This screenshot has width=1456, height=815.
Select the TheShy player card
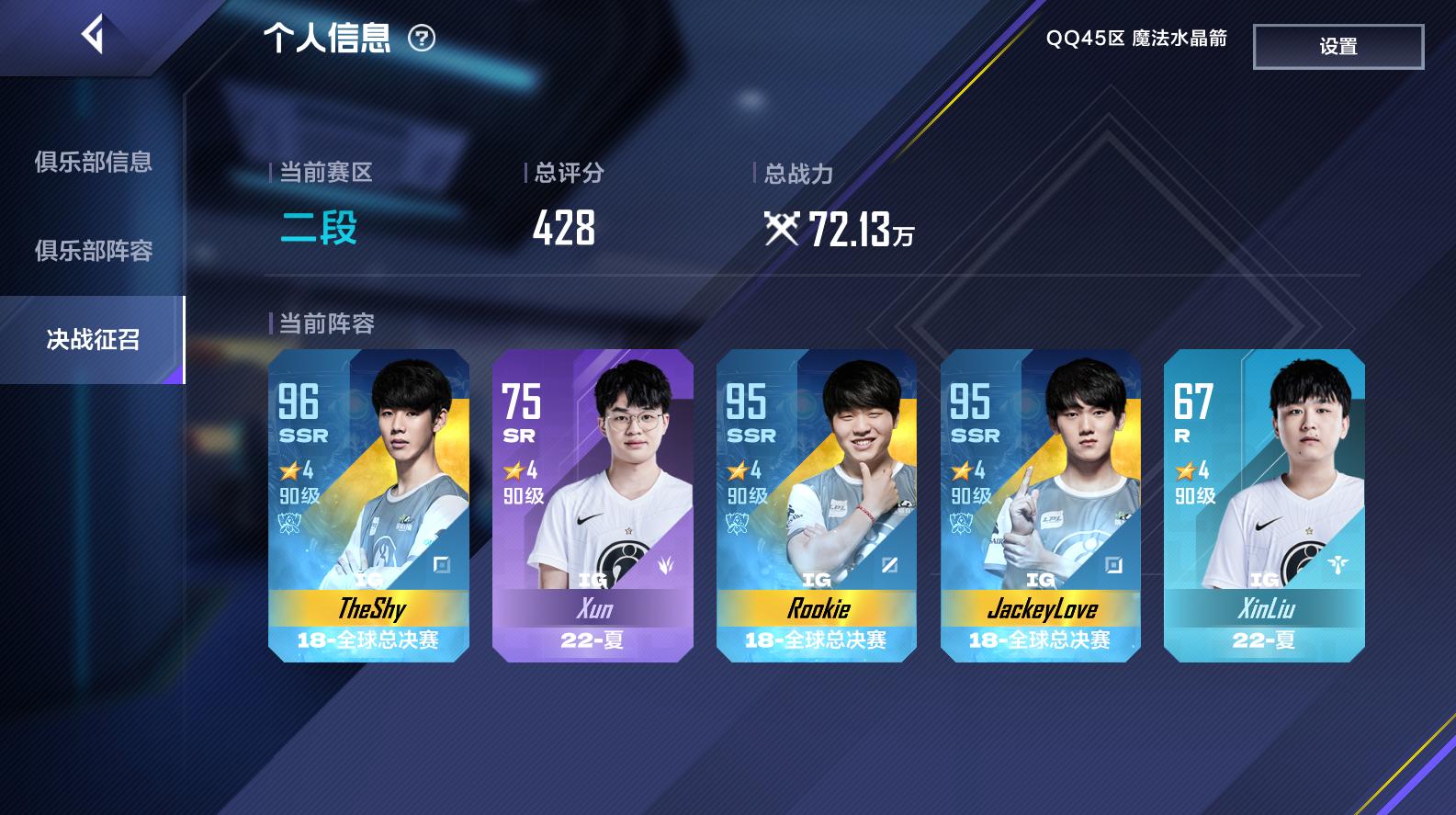[368, 505]
